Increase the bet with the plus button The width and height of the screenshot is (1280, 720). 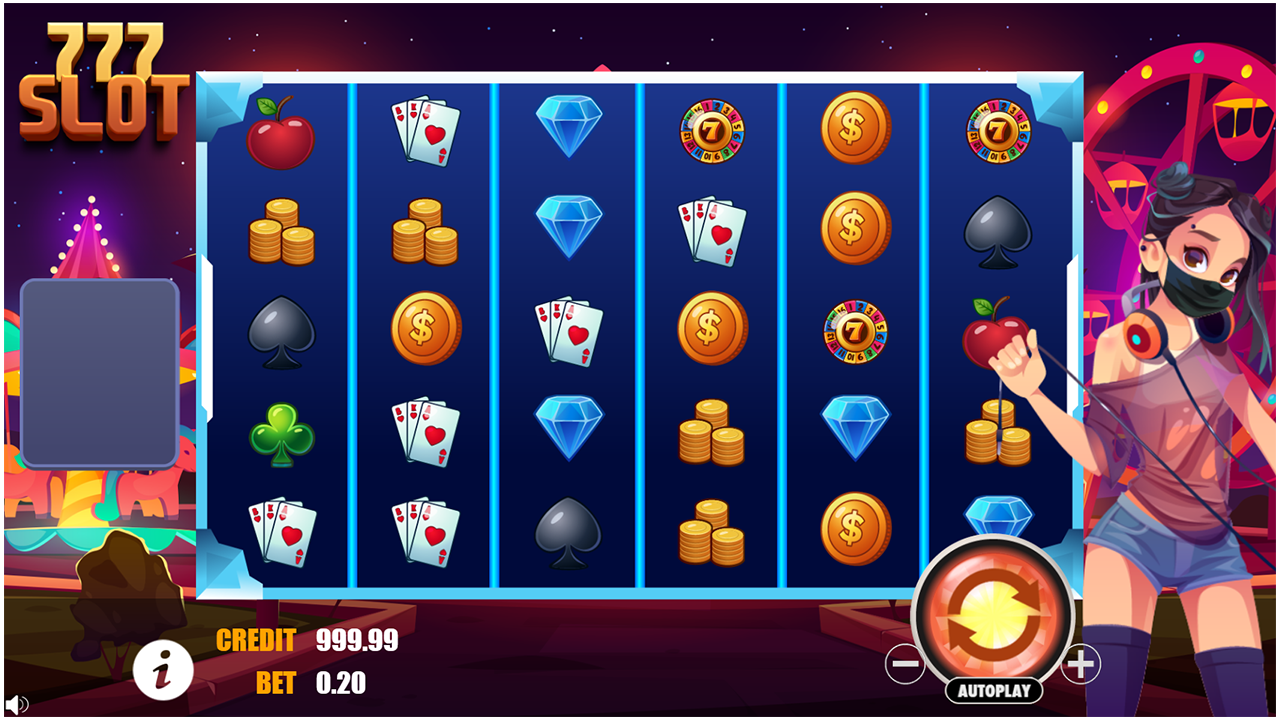coord(1082,663)
